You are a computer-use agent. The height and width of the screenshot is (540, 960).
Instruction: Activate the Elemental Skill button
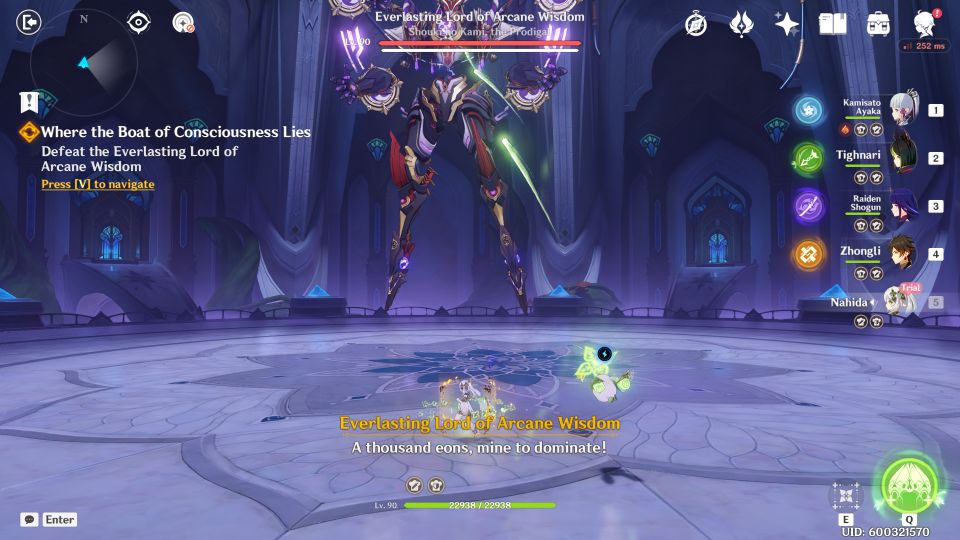846,495
